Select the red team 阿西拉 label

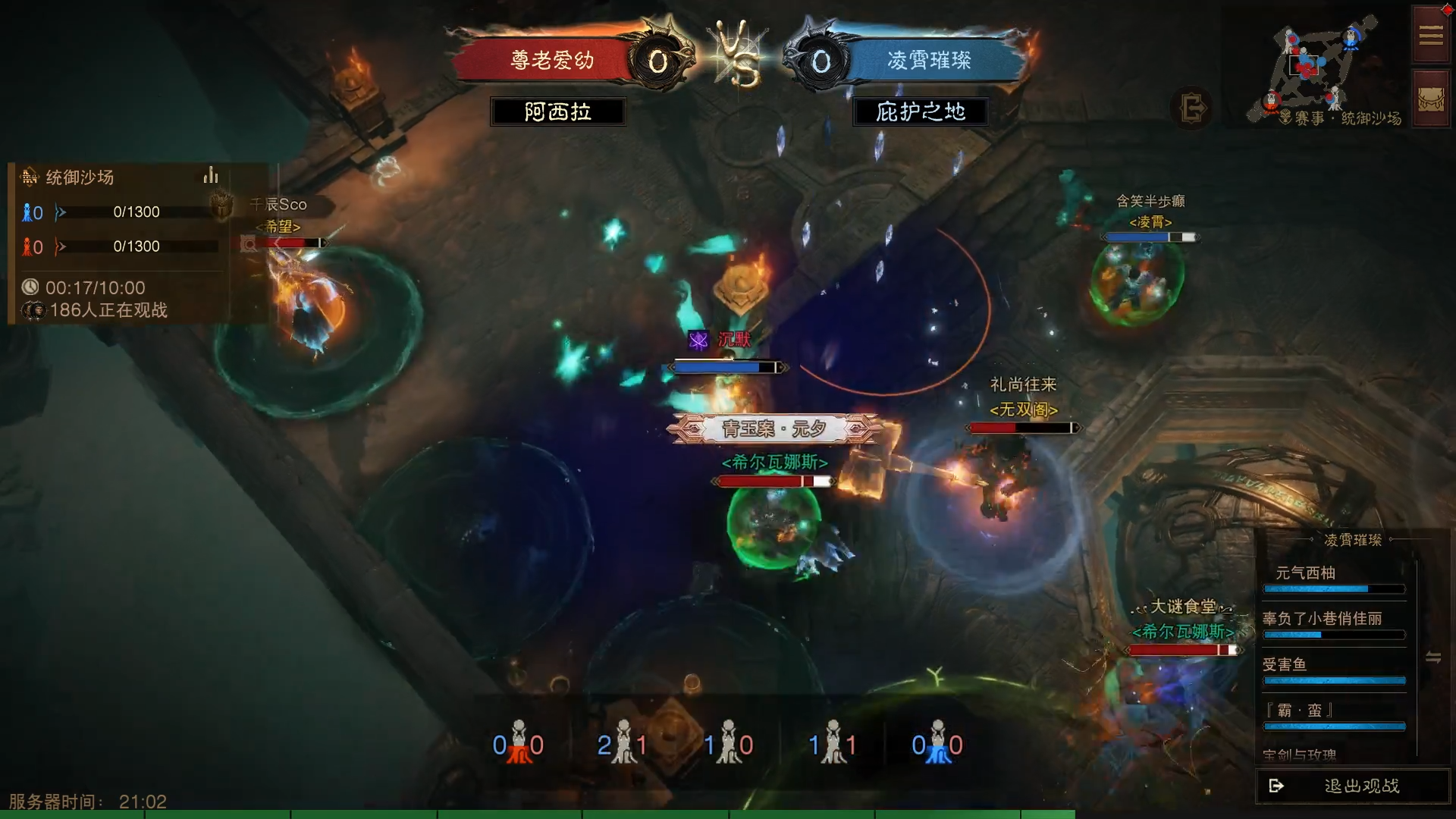point(557,112)
